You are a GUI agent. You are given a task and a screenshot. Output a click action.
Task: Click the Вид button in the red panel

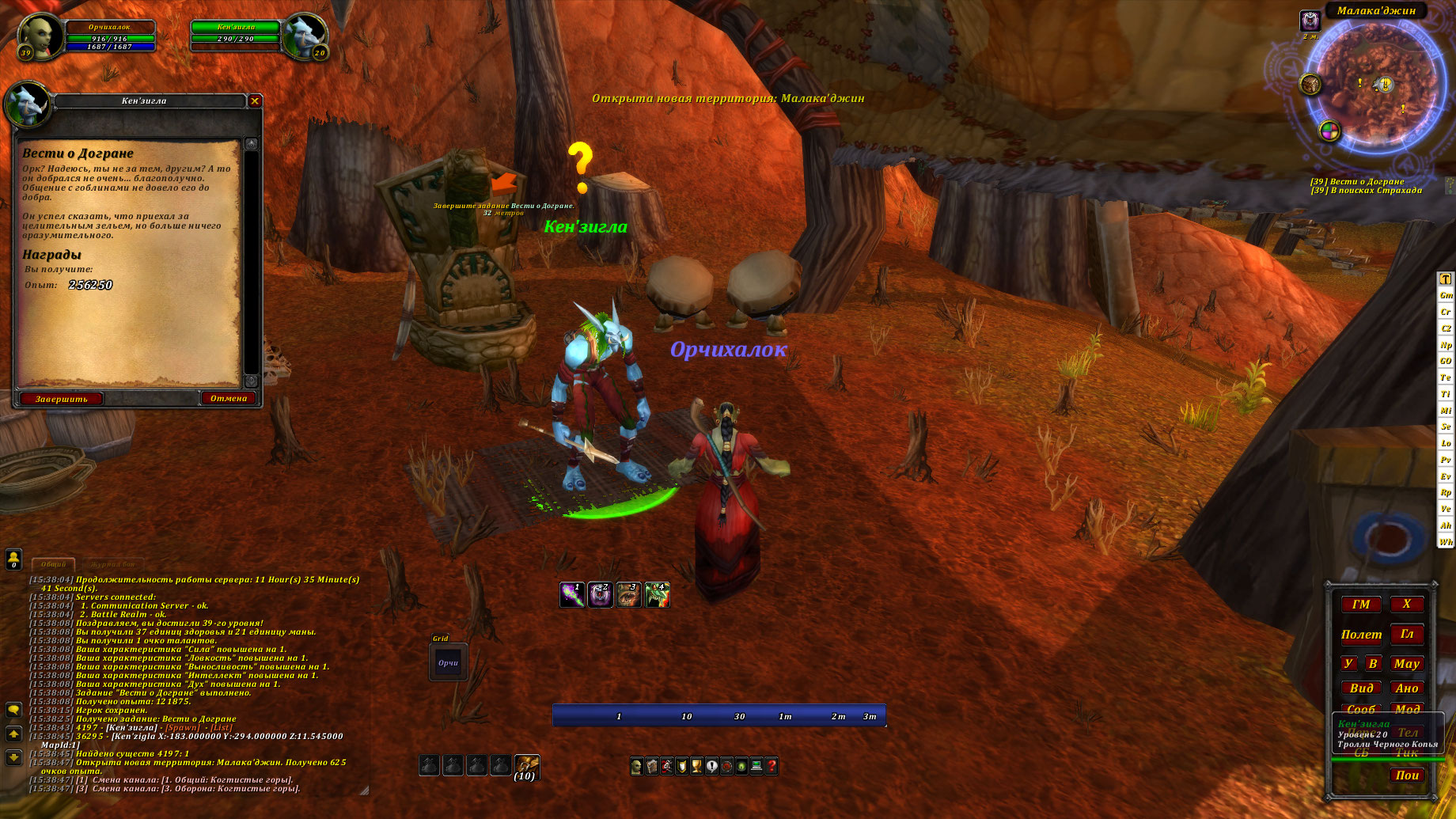1361,688
